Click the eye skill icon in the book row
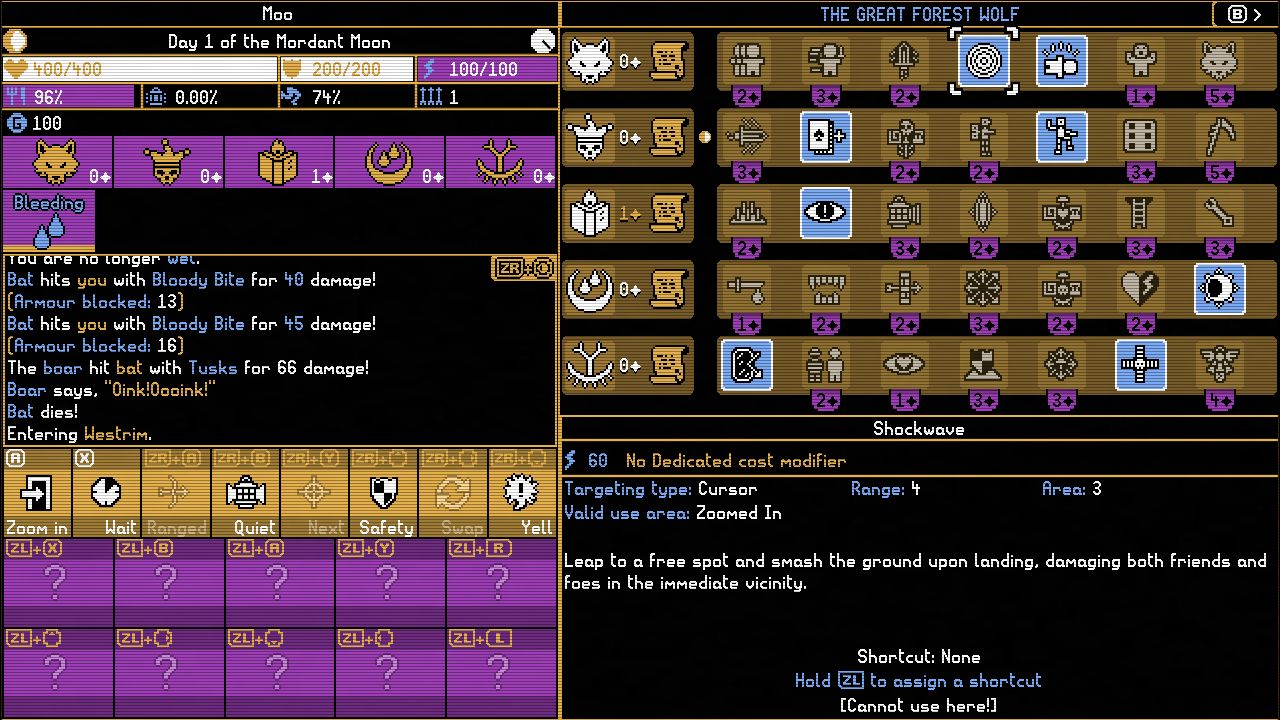This screenshot has width=1280, height=720. 826,213
